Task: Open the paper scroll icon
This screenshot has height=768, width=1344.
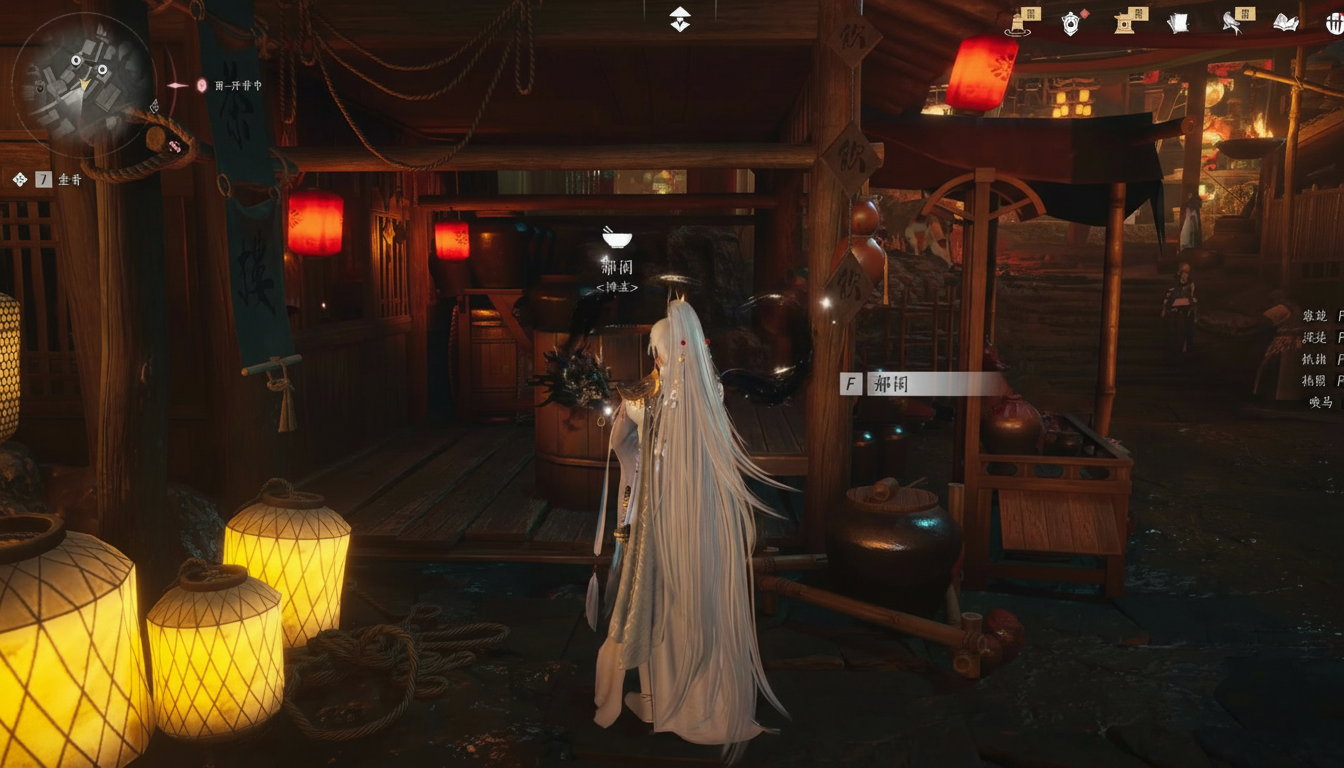Action: (x=1178, y=23)
